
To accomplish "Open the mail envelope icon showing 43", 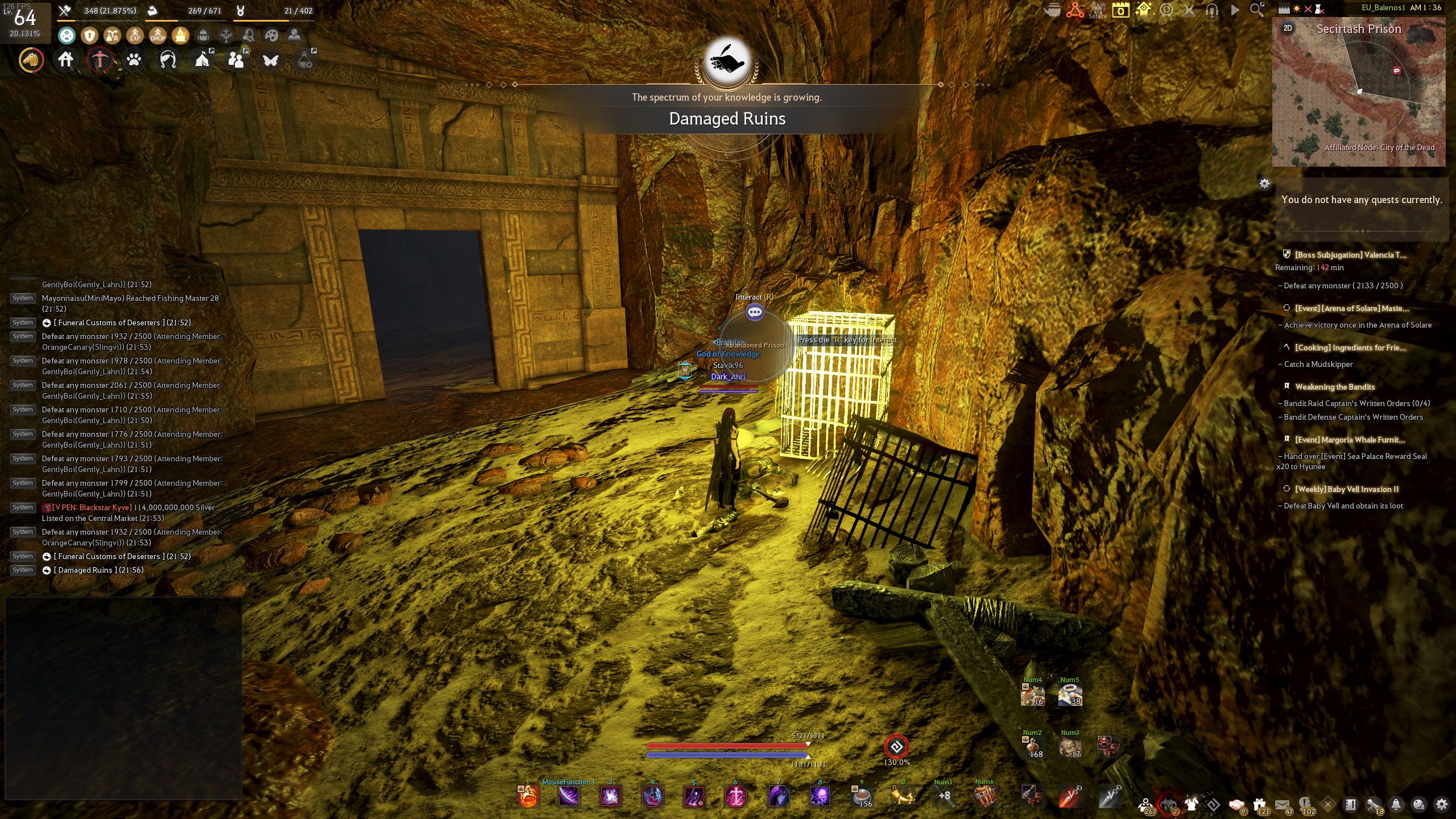I will click(x=1283, y=804).
